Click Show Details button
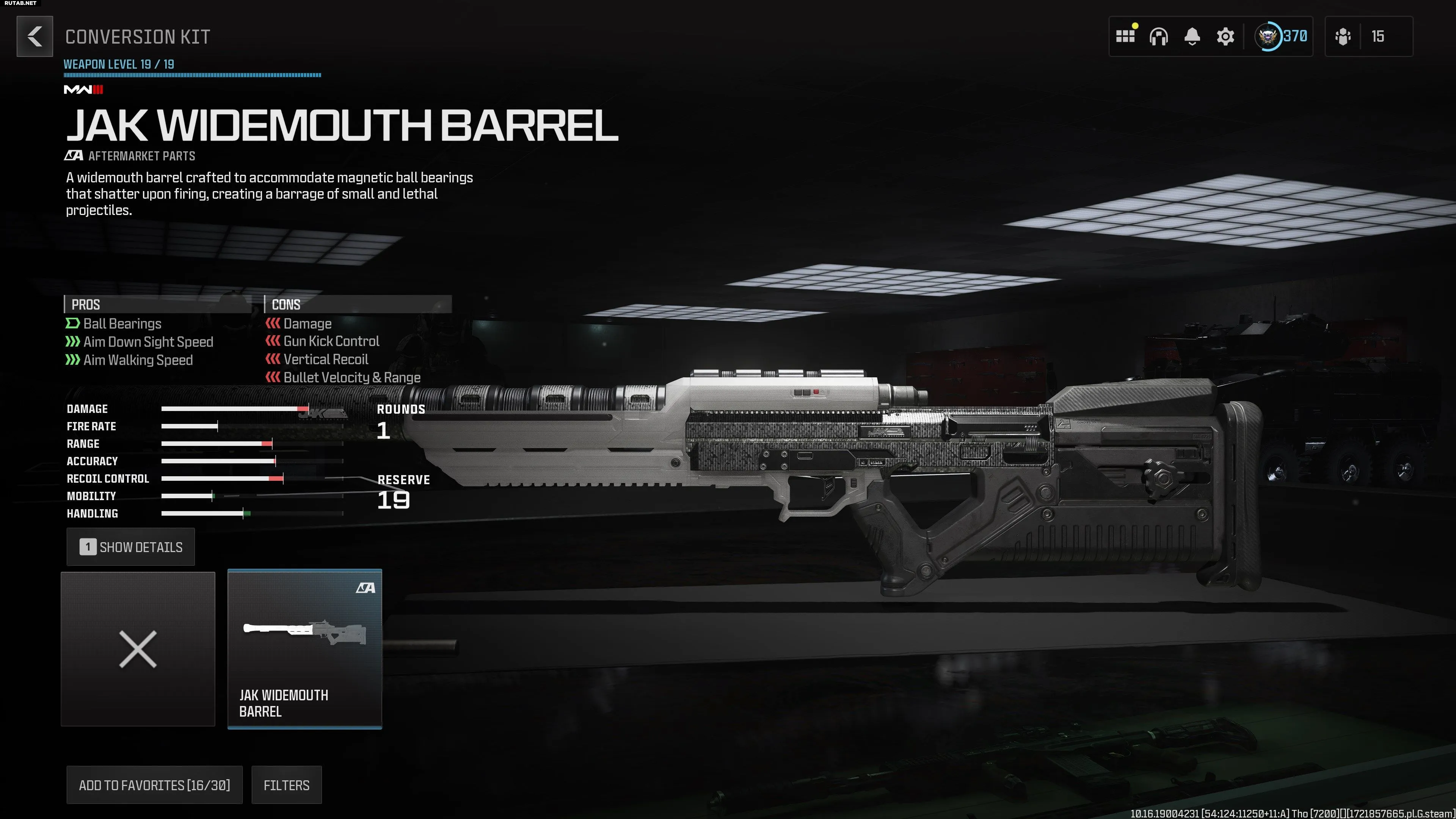Image resolution: width=1456 pixels, height=819 pixels. point(130,547)
